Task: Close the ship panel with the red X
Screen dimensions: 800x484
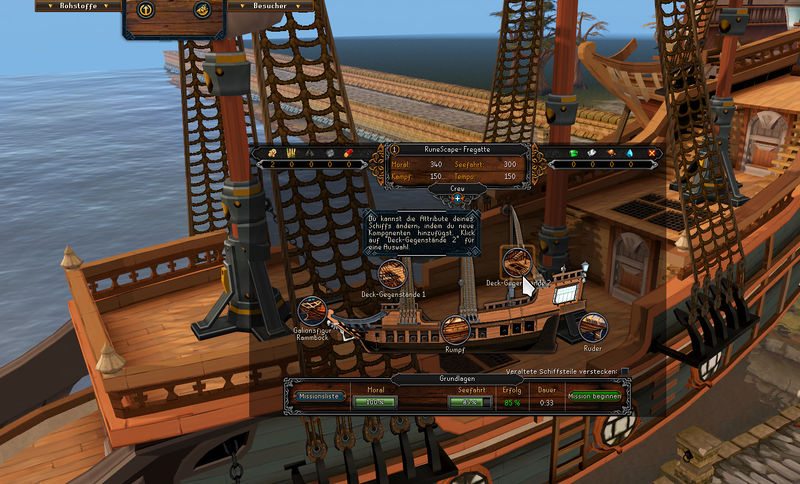Action: coord(653,153)
